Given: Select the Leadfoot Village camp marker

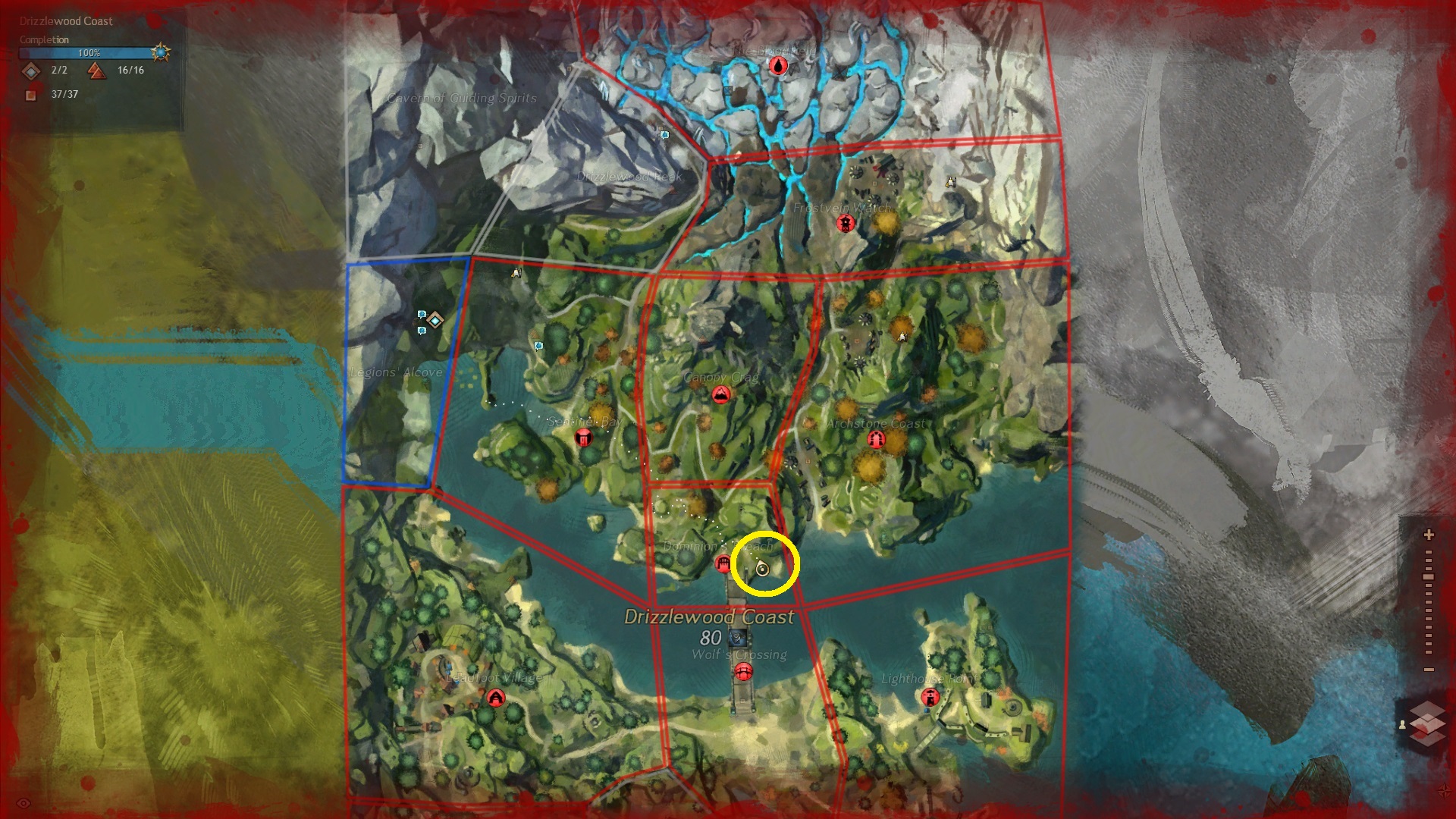Looking at the screenshot, I should tap(496, 697).
